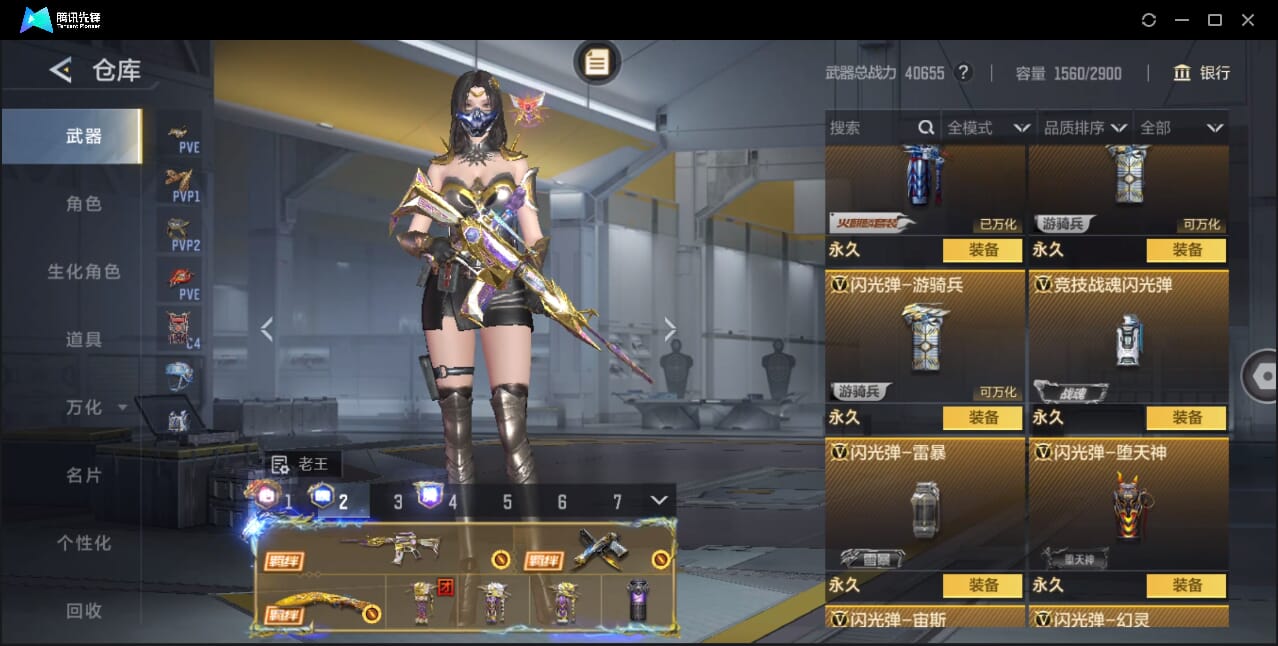Equip the 闪光弹-堕天神 flashbang
Image resolution: width=1278 pixels, height=646 pixels.
click(x=1187, y=586)
